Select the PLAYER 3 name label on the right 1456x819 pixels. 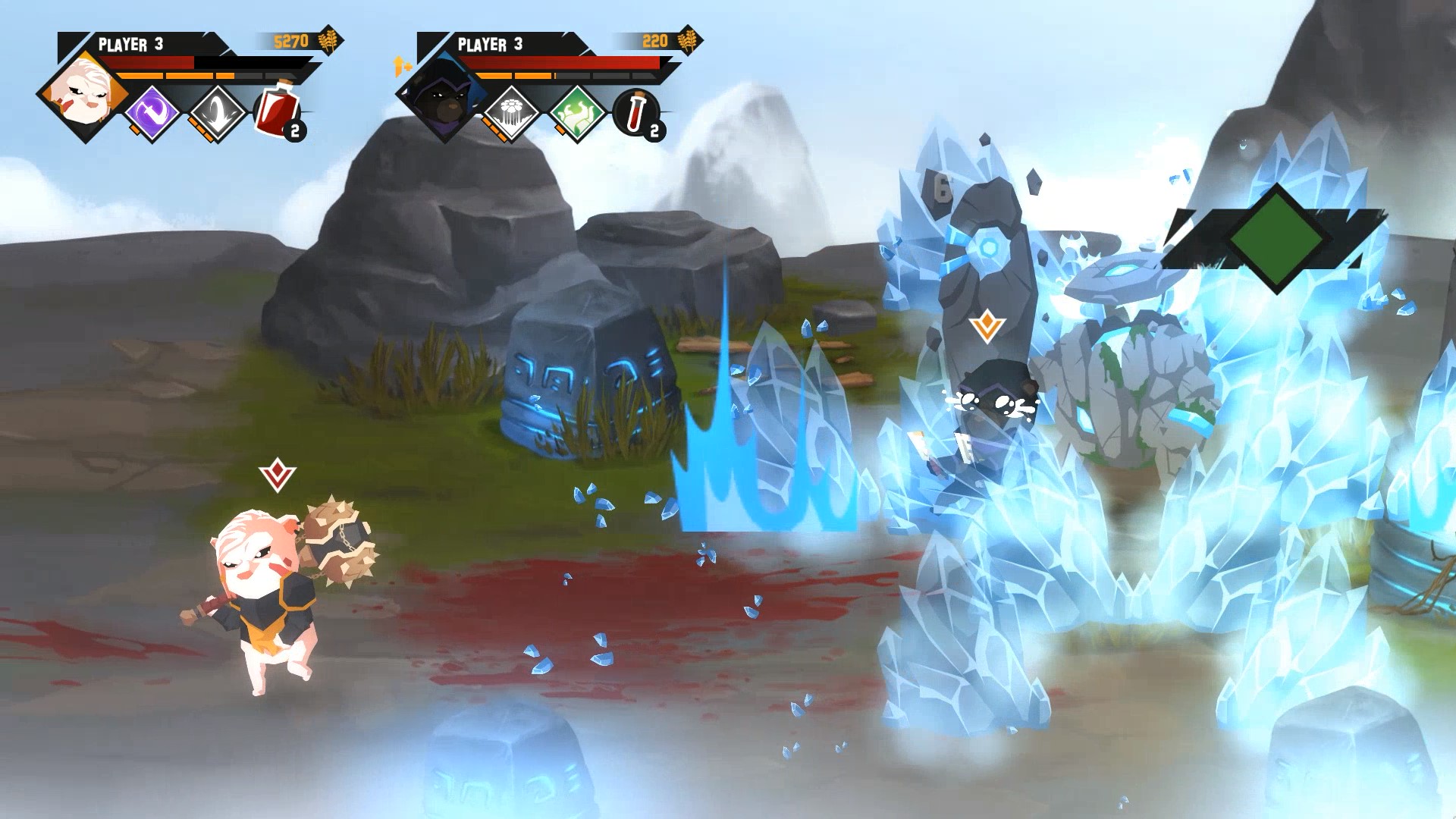point(489,44)
